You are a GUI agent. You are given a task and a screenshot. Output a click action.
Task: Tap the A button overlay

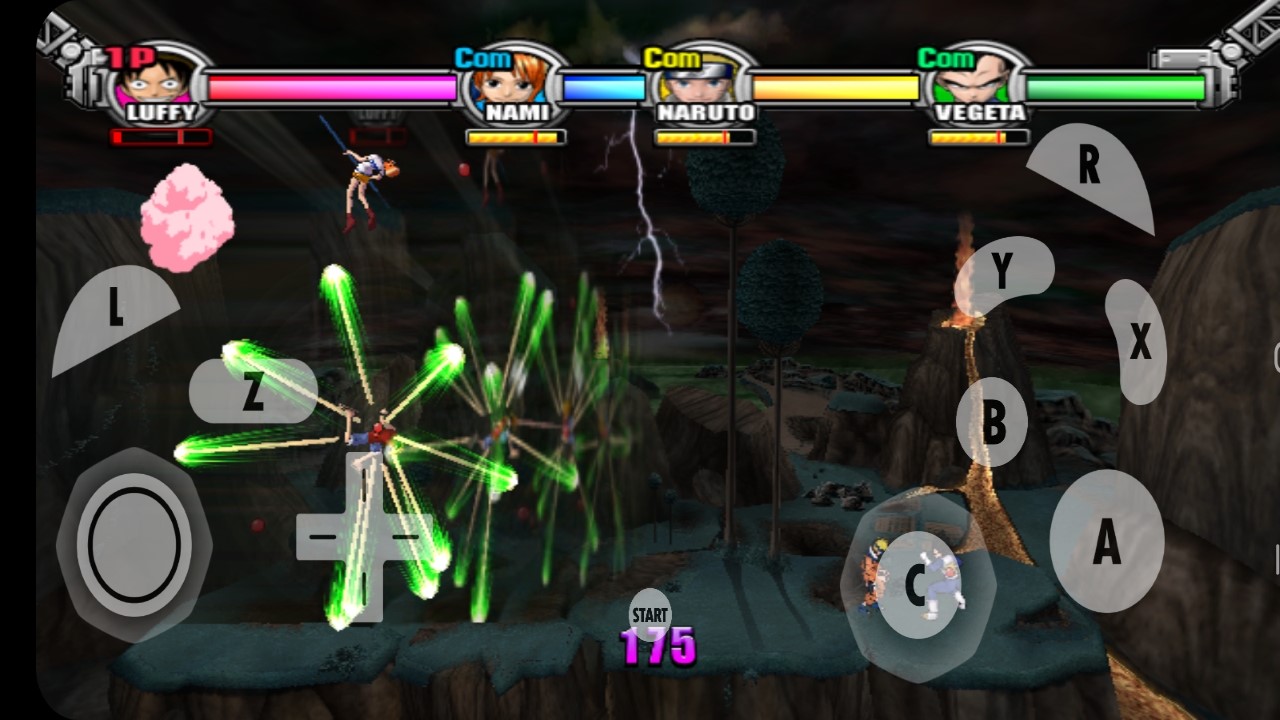(1106, 541)
